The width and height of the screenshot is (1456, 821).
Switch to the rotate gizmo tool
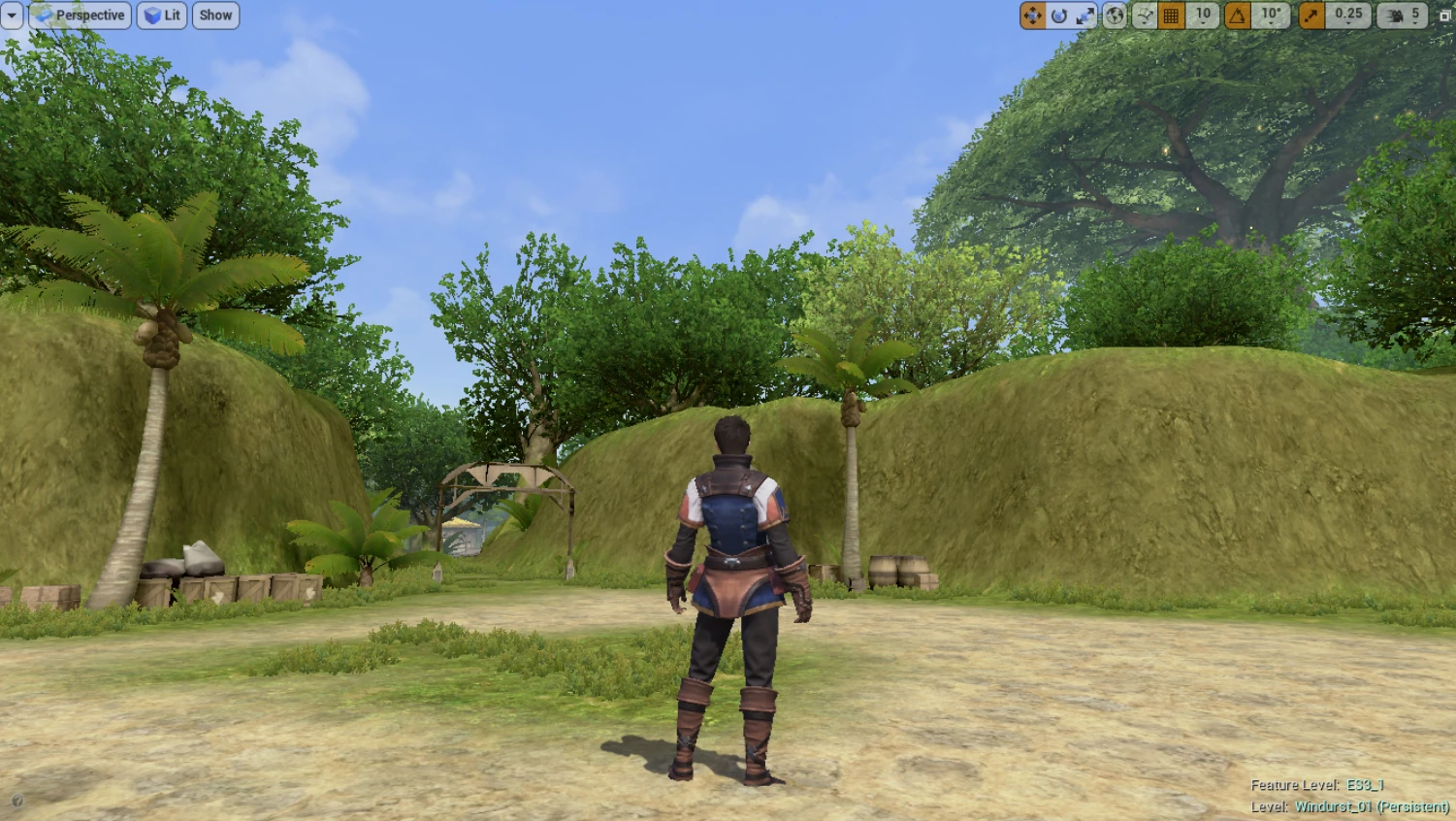1059,16
